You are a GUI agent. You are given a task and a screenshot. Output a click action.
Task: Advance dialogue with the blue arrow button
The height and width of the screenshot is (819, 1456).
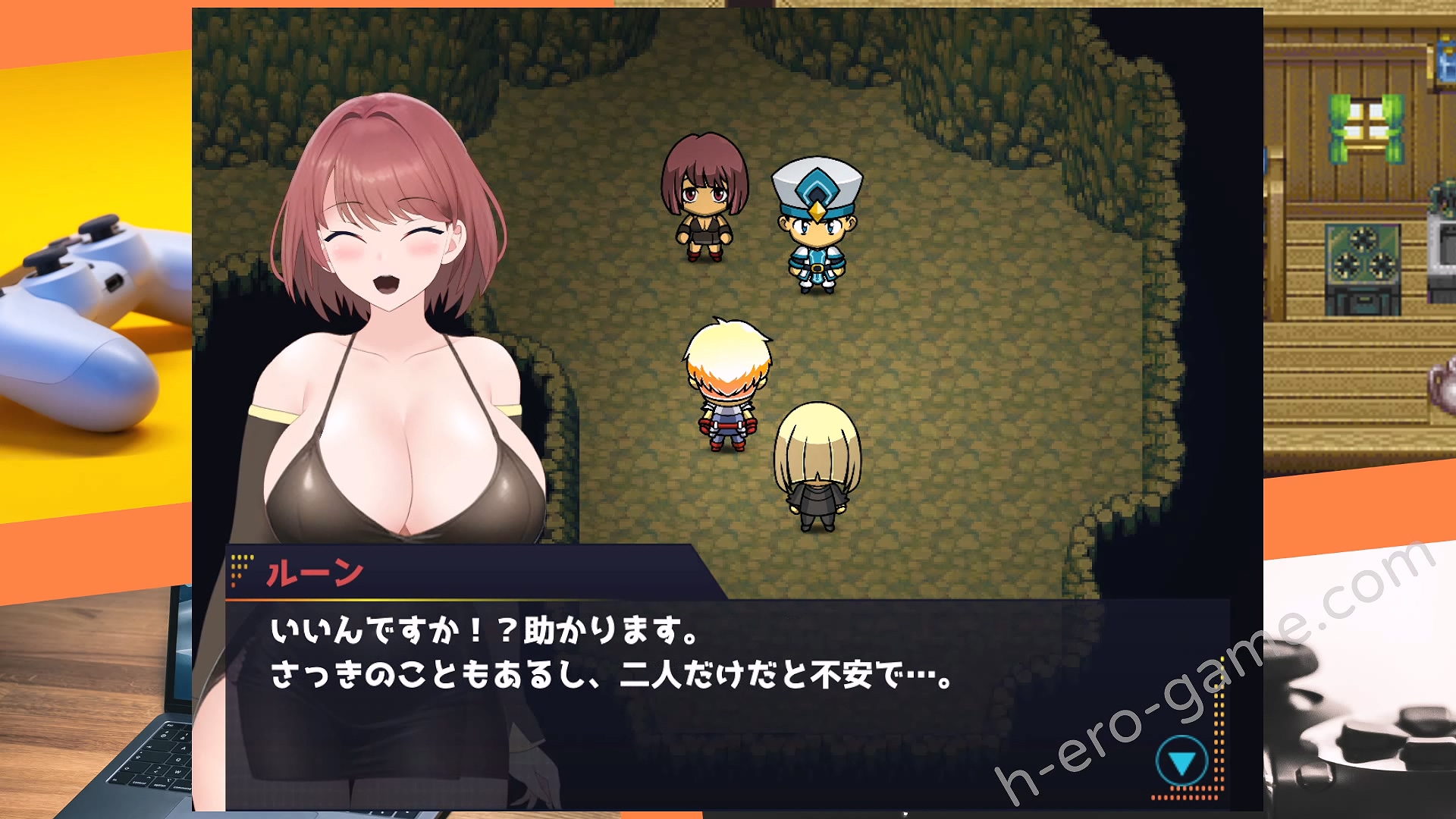(x=1181, y=761)
